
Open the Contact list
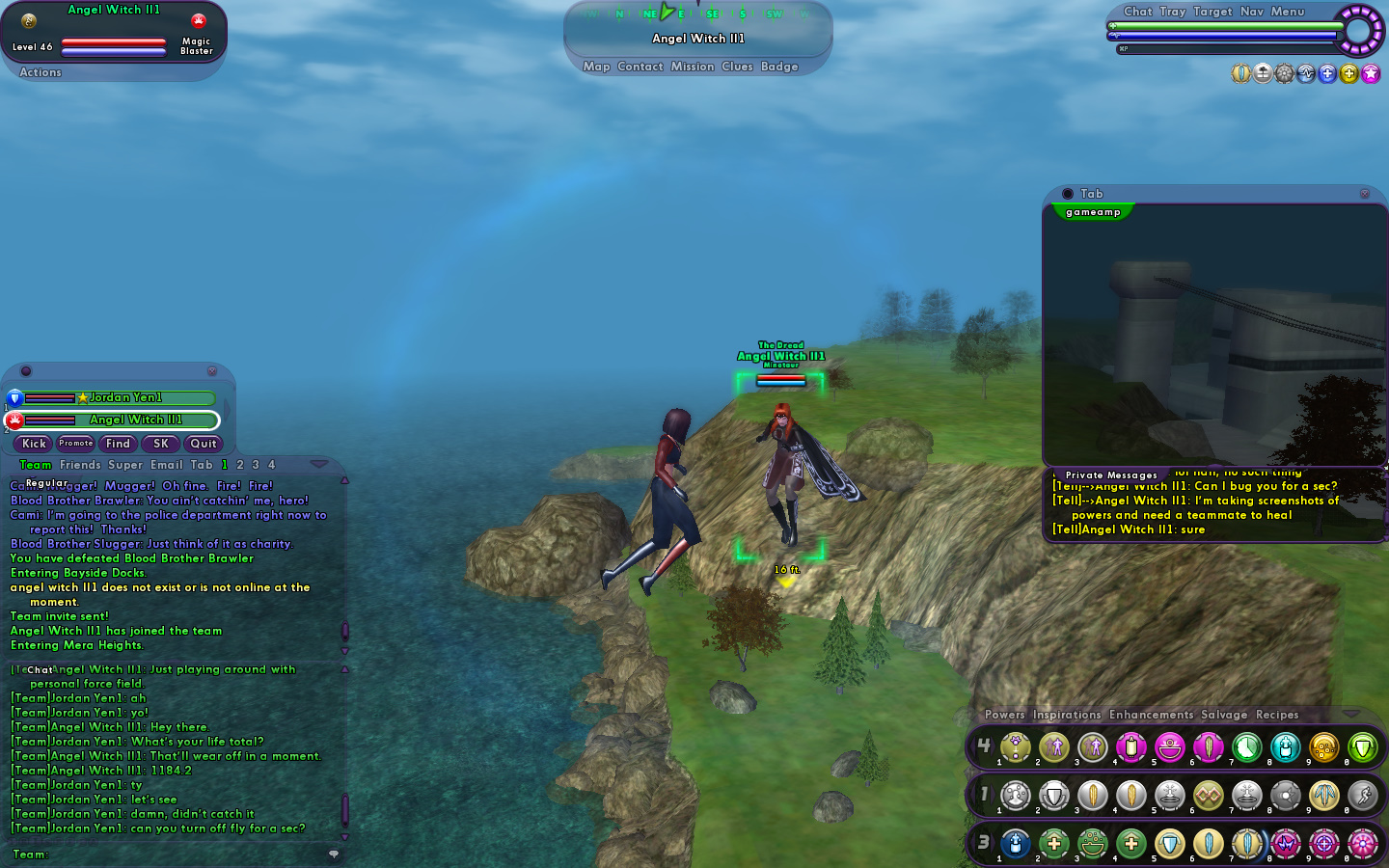[x=640, y=67]
